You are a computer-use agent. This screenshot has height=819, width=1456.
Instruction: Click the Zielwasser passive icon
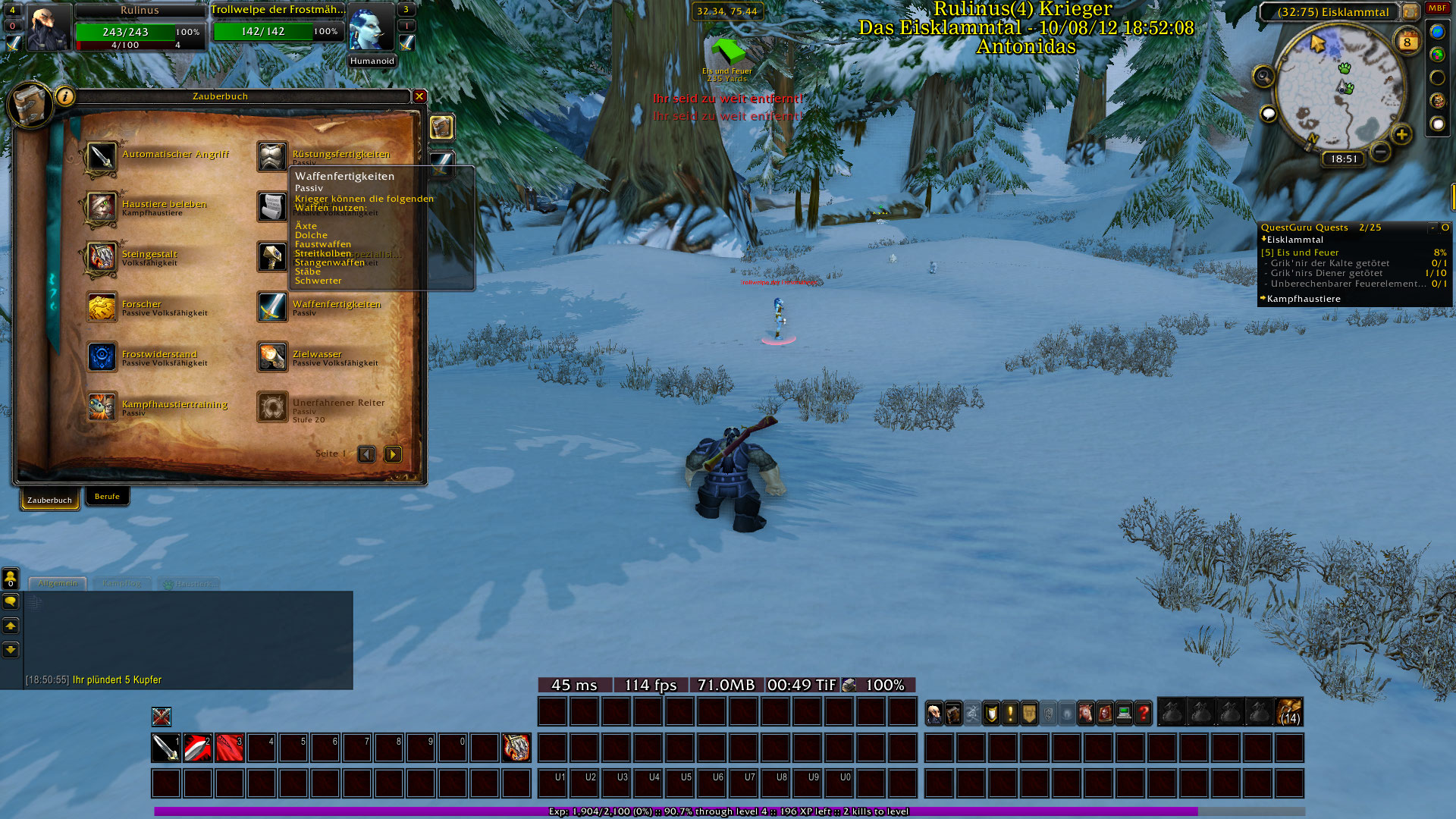tap(272, 357)
